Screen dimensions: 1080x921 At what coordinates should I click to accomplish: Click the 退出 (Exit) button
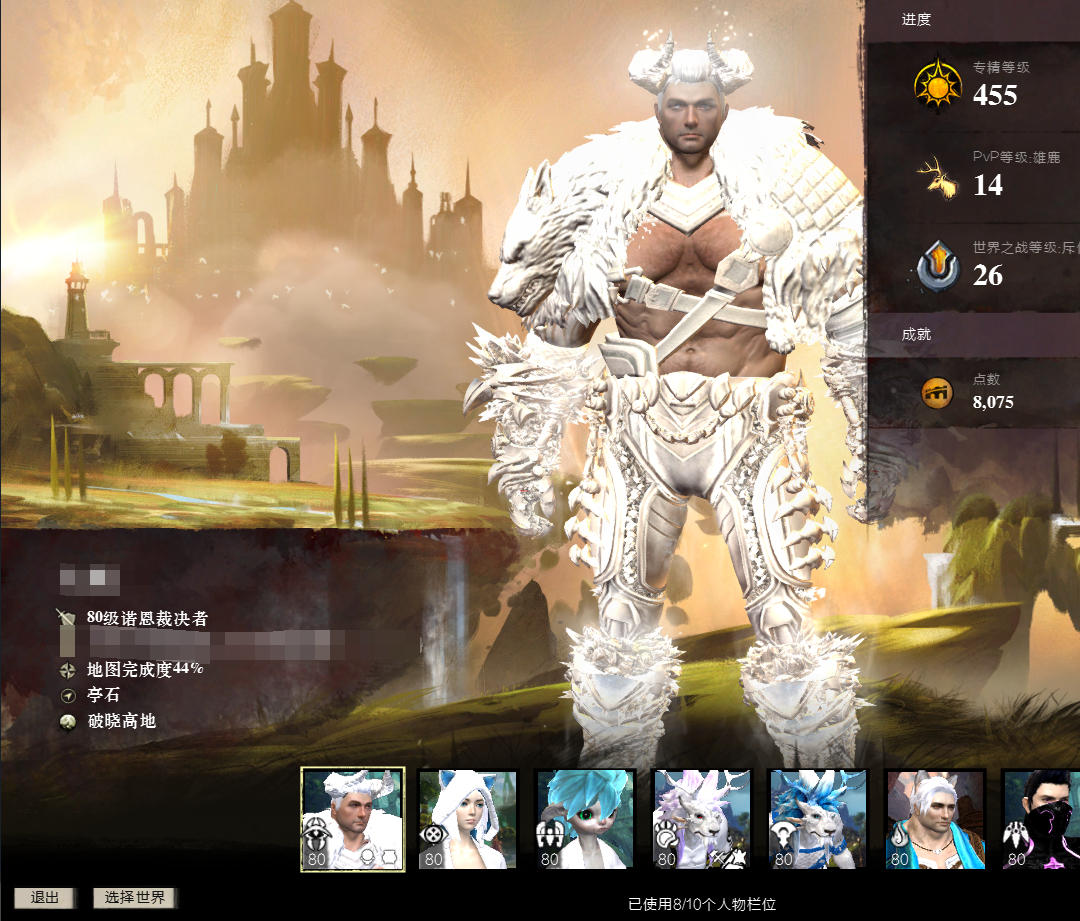[45, 897]
